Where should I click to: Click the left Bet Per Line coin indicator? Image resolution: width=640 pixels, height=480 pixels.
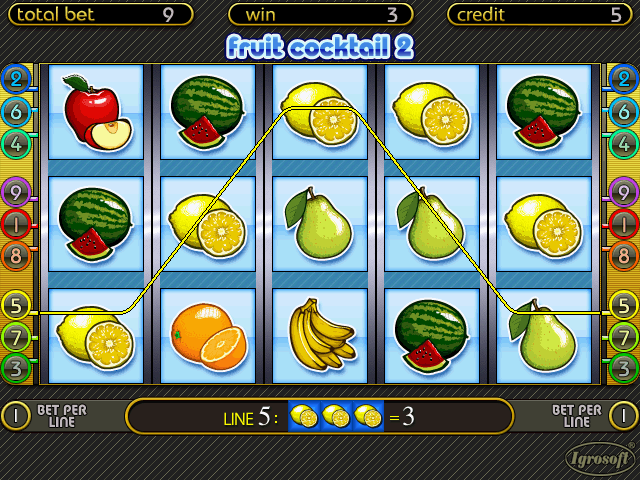click(x=15, y=415)
